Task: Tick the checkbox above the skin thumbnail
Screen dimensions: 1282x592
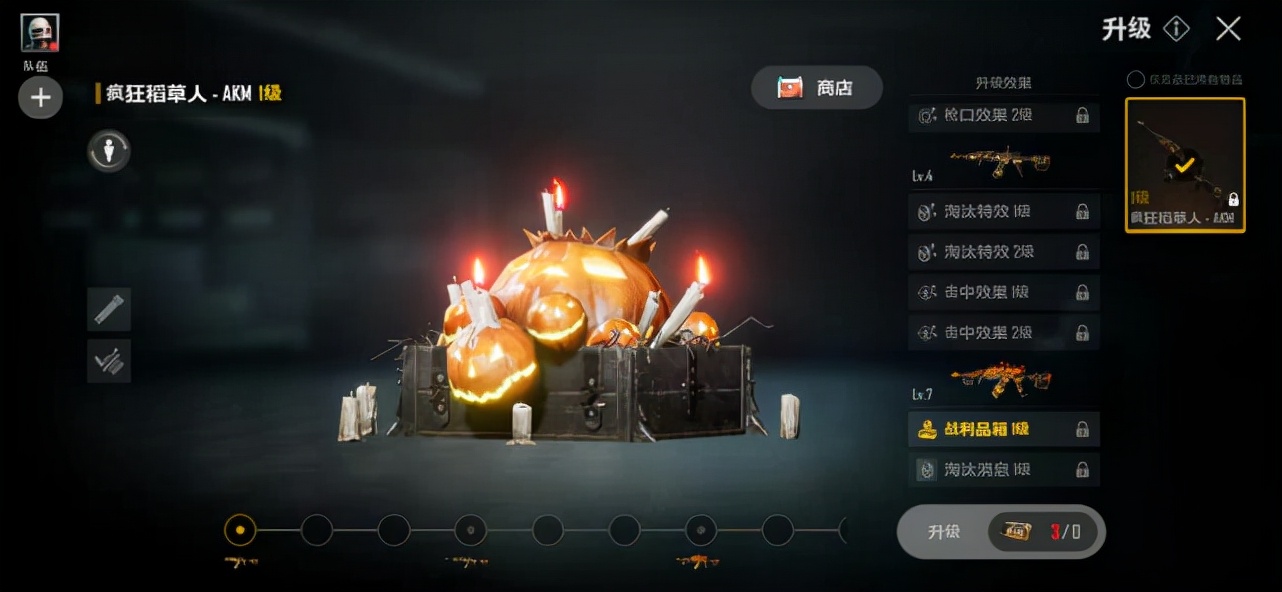Action: [1135, 79]
